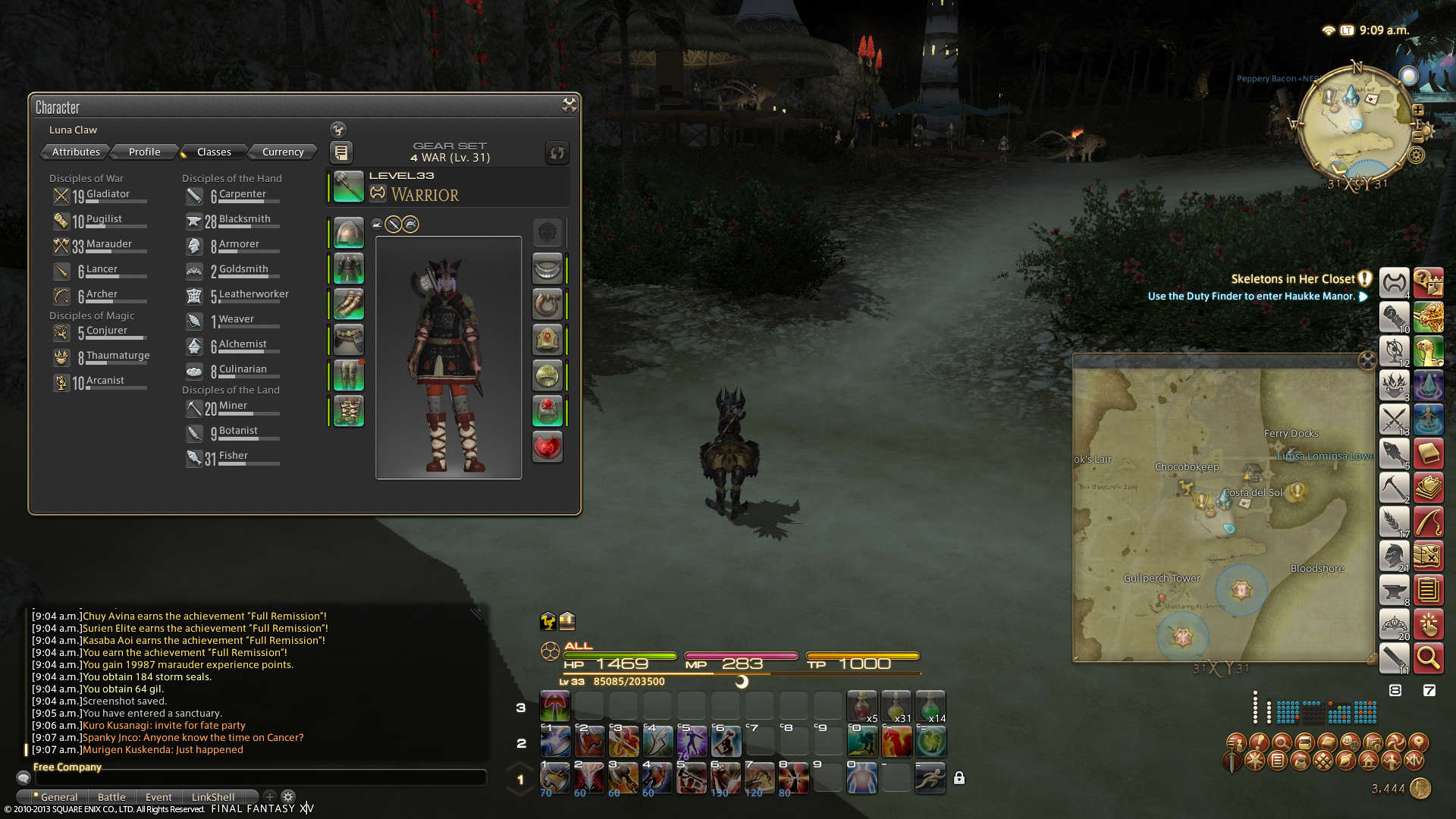Switch chat to the Battle tab
Viewport: 1456px width, 819px height.
(111, 797)
